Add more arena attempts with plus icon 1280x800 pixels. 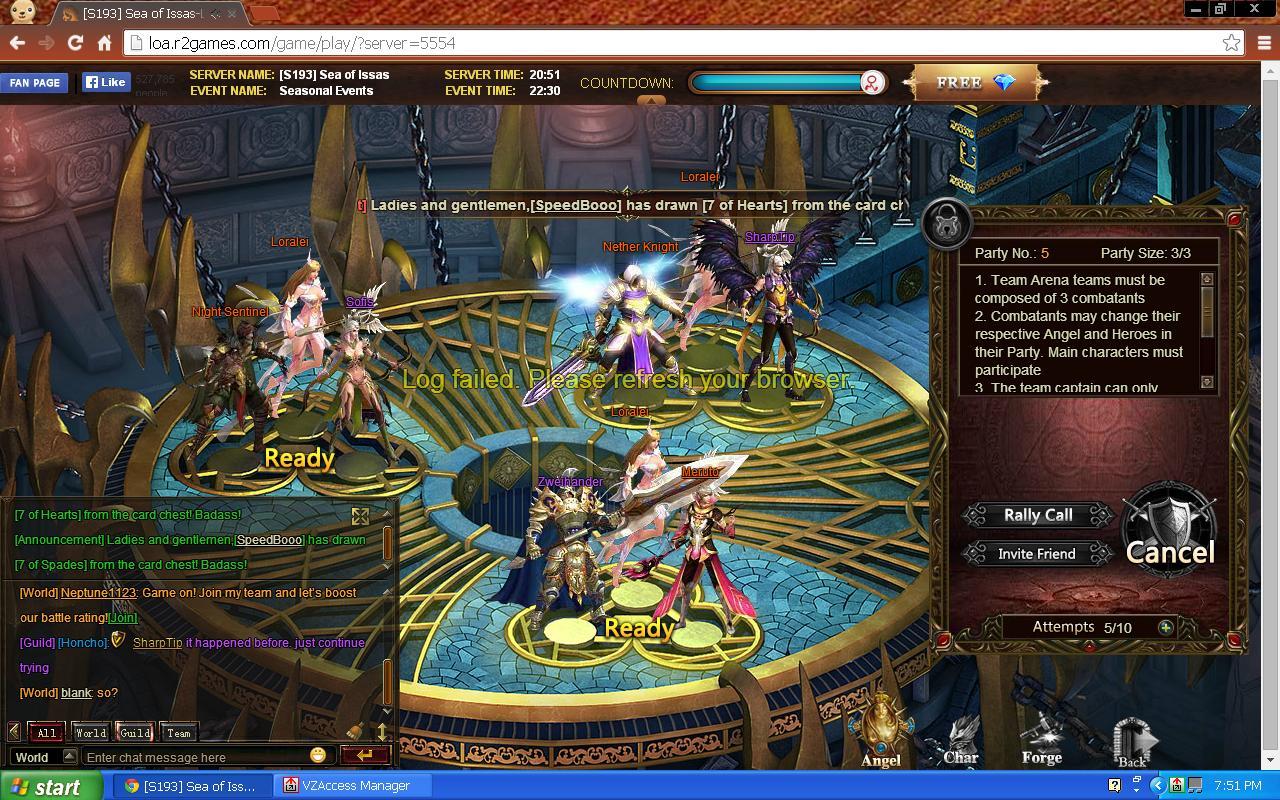point(1166,627)
